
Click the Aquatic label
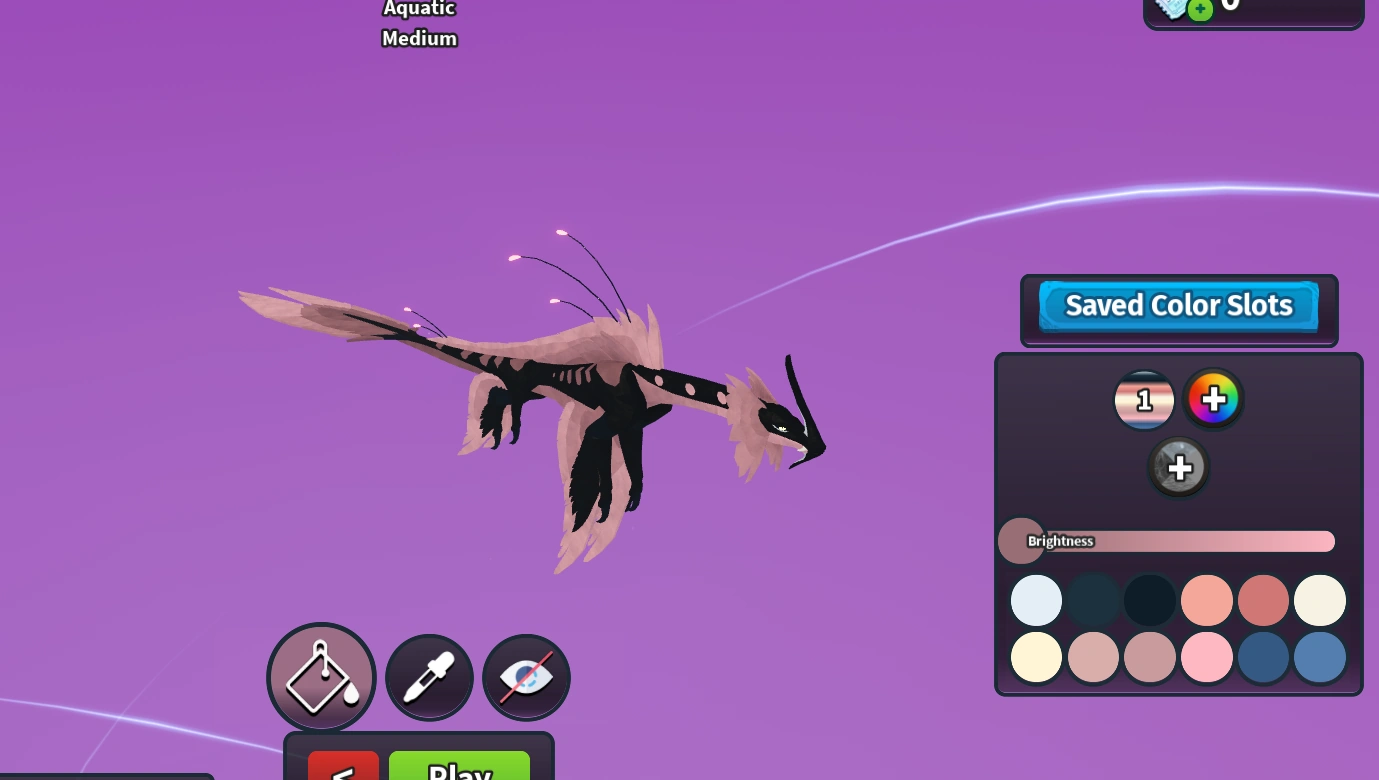[x=419, y=9]
